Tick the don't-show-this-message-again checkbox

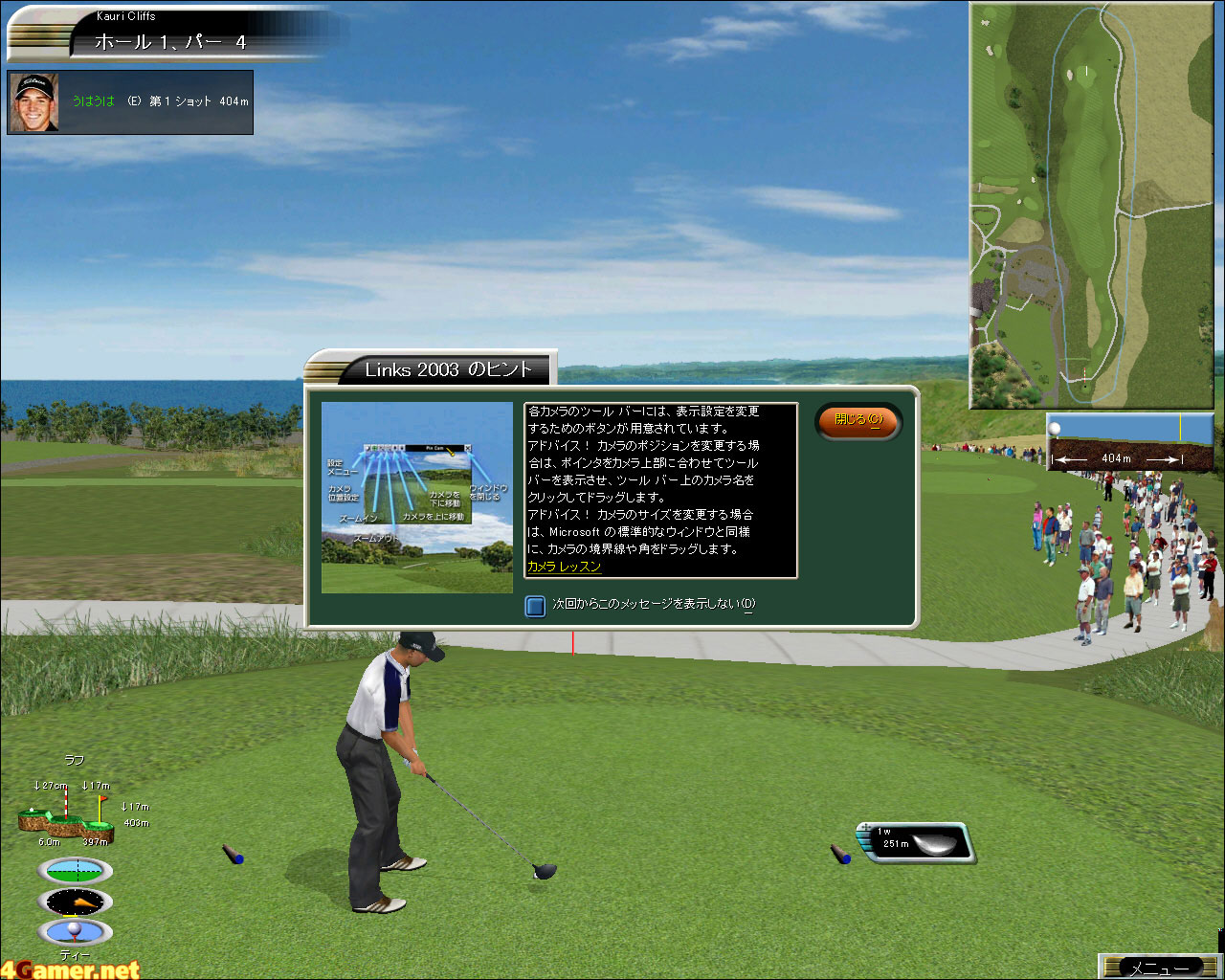coord(536,605)
